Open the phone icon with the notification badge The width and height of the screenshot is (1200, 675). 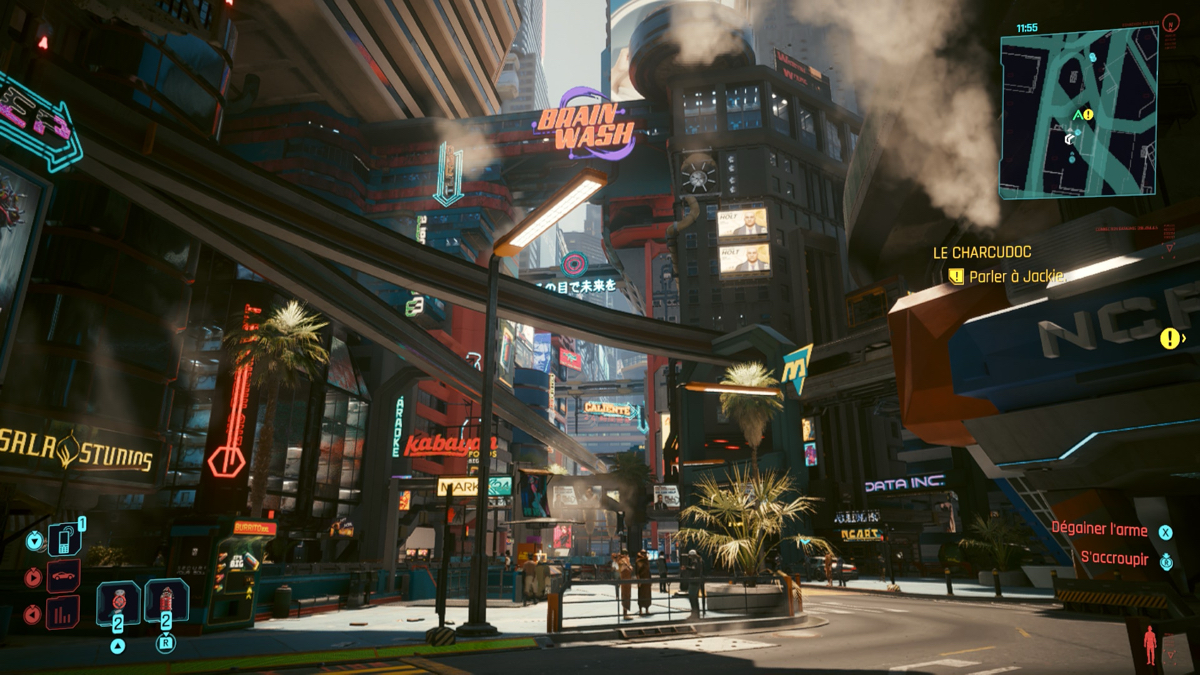coord(63,541)
